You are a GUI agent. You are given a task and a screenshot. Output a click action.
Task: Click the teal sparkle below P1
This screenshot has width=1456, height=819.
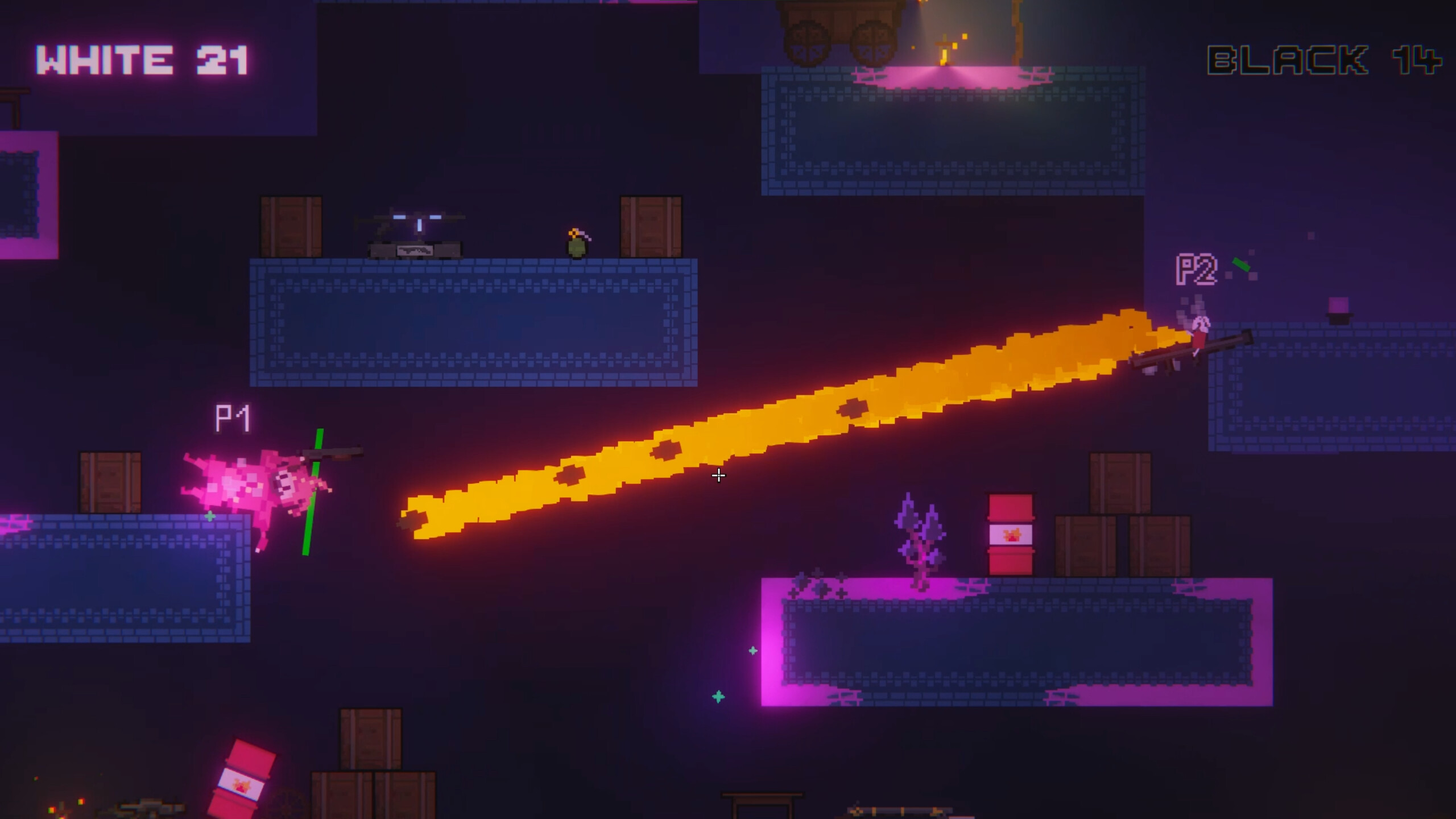click(x=210, y=516)
